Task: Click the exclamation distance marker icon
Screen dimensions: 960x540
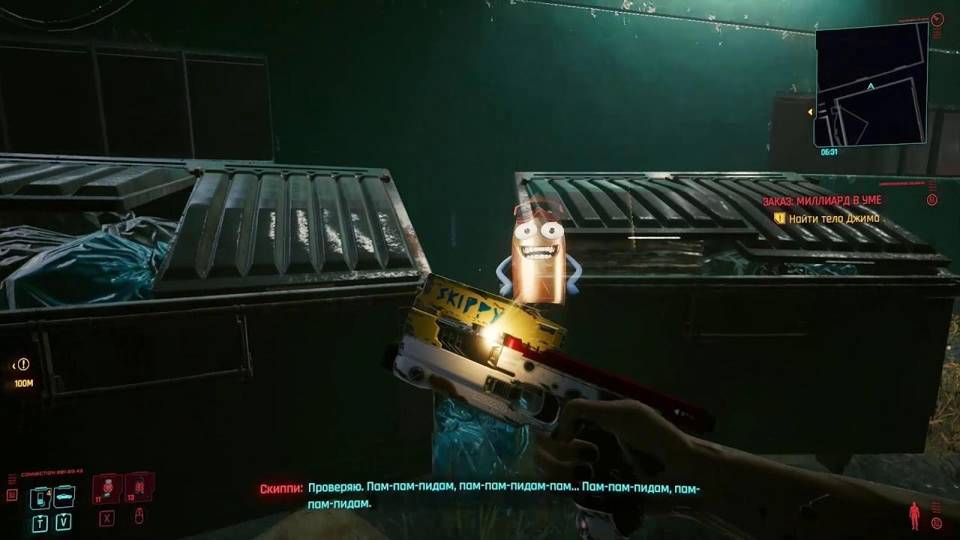Action: coord(23,365)
